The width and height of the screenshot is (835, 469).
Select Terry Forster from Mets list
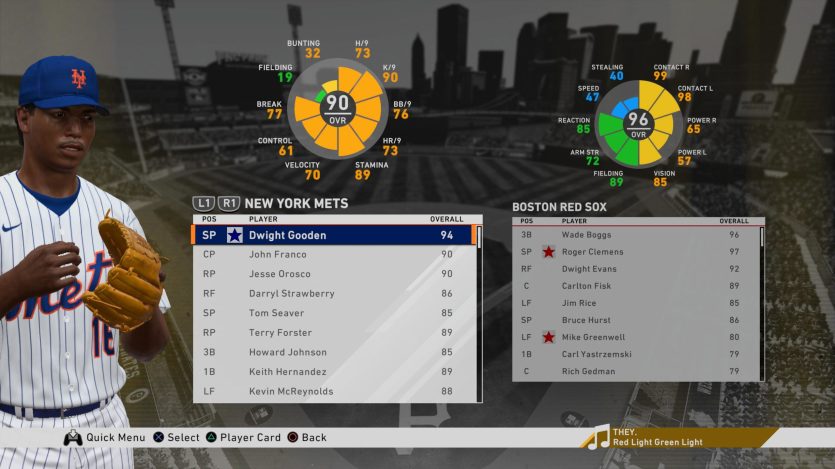(330, 333)
